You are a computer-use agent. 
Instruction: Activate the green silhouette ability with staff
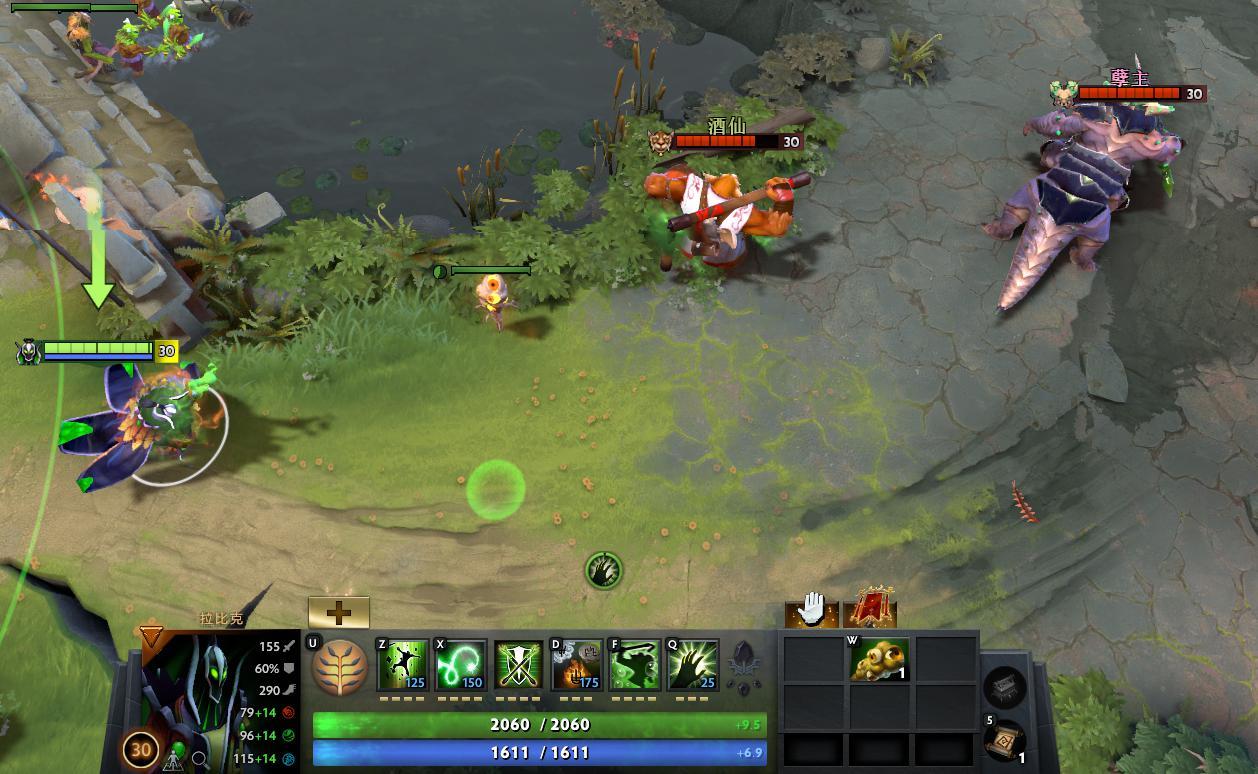point(635,665)
